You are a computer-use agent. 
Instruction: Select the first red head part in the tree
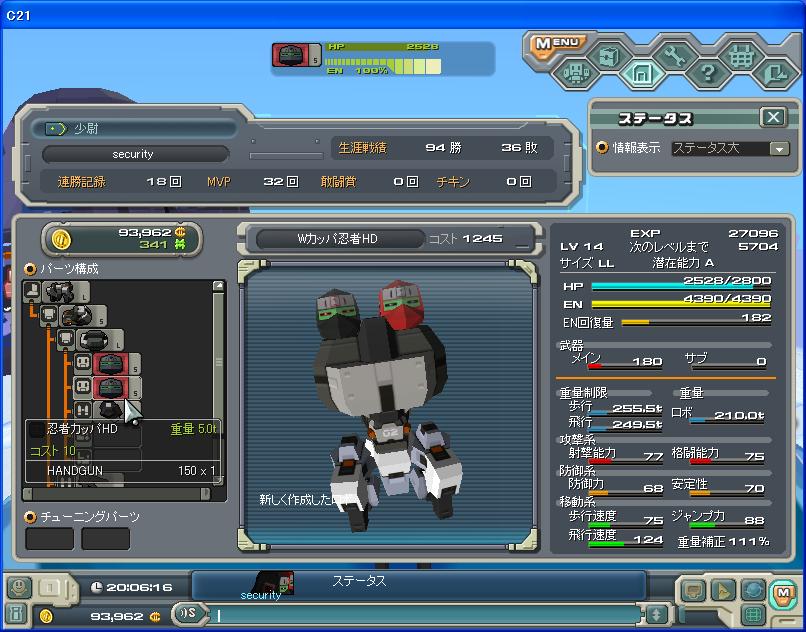pyautogui.click(x=108, y=362)
